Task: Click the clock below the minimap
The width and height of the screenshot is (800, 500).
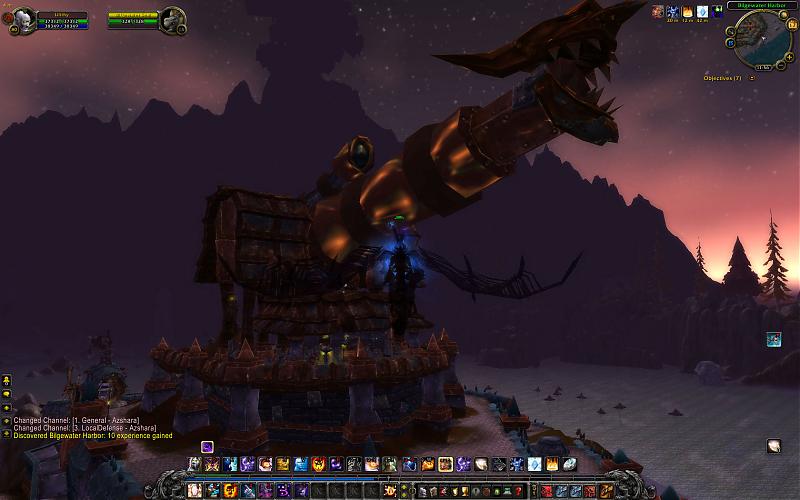Action: point(764,67)
